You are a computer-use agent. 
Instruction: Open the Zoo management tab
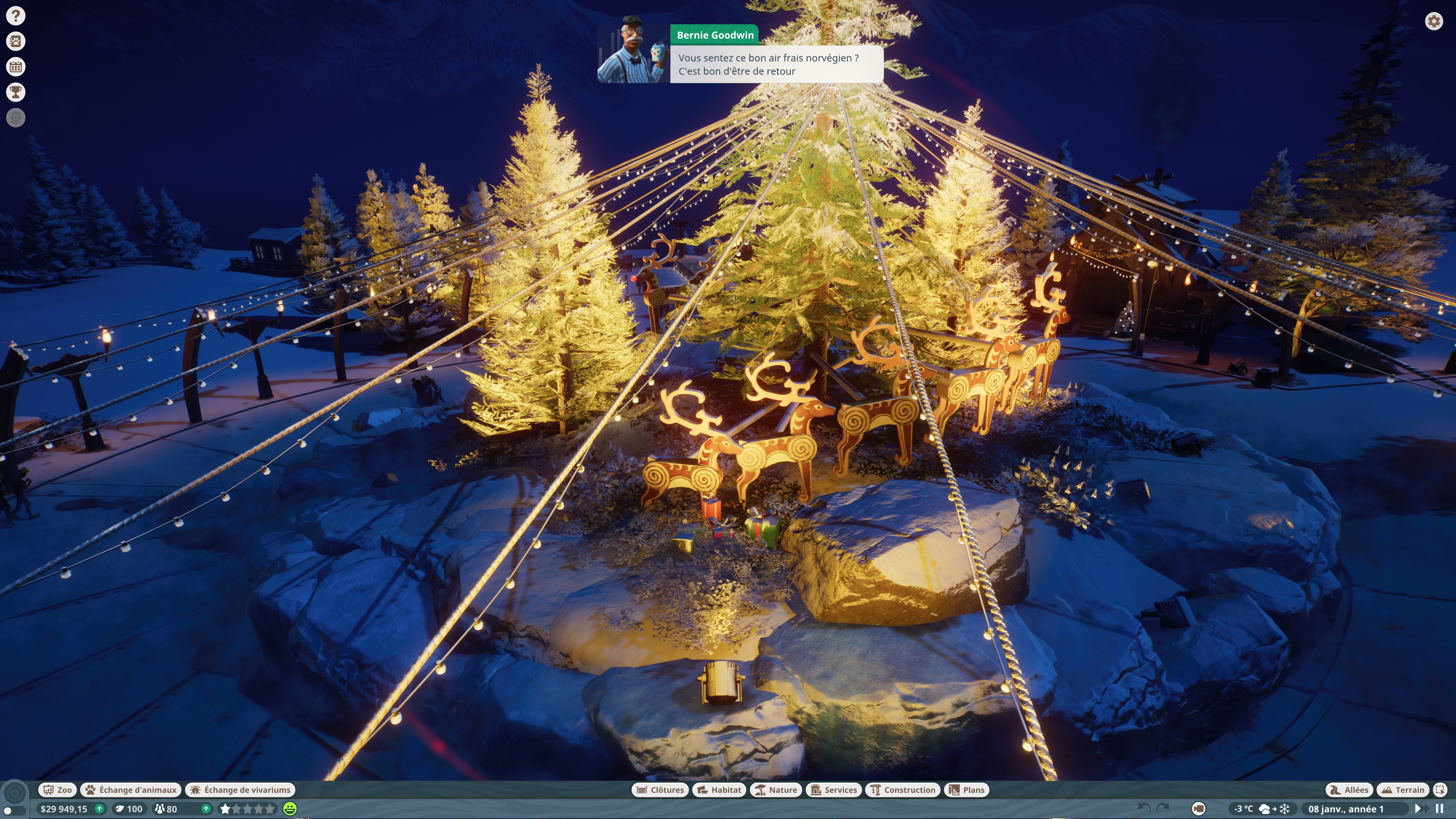58,789
